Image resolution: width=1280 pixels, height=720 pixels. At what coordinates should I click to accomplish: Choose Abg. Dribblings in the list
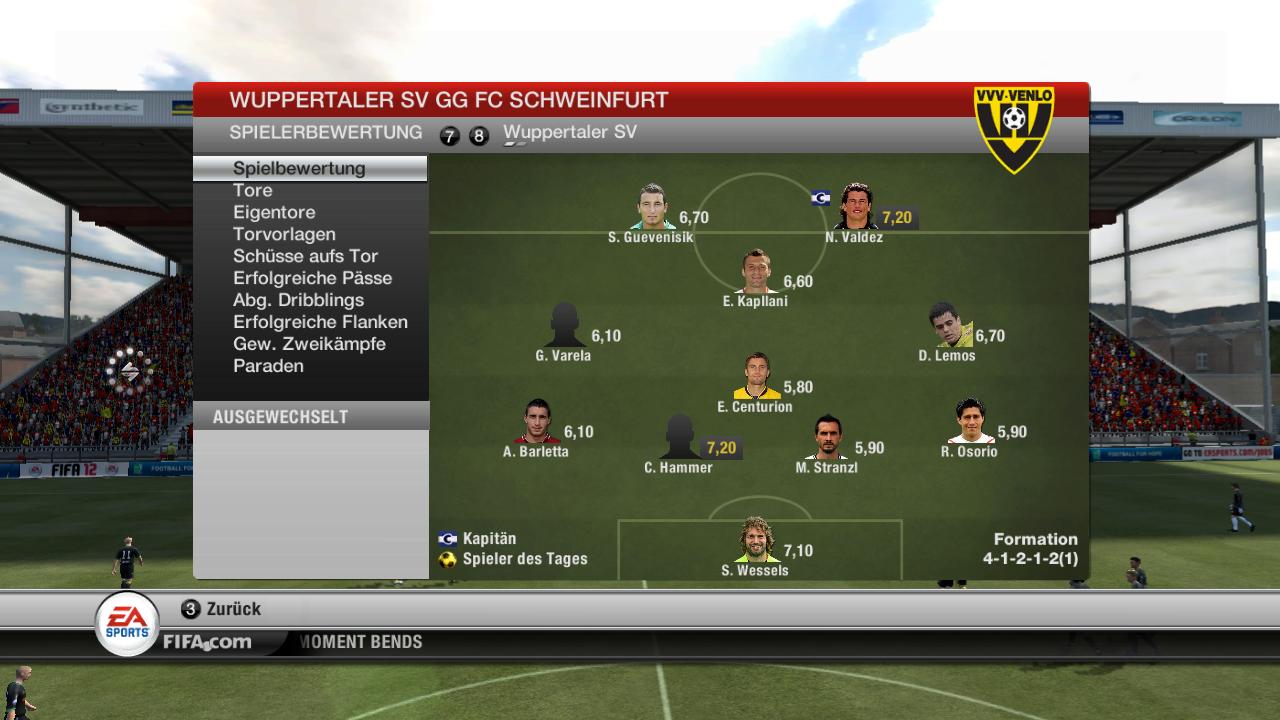tap(298, 300)
